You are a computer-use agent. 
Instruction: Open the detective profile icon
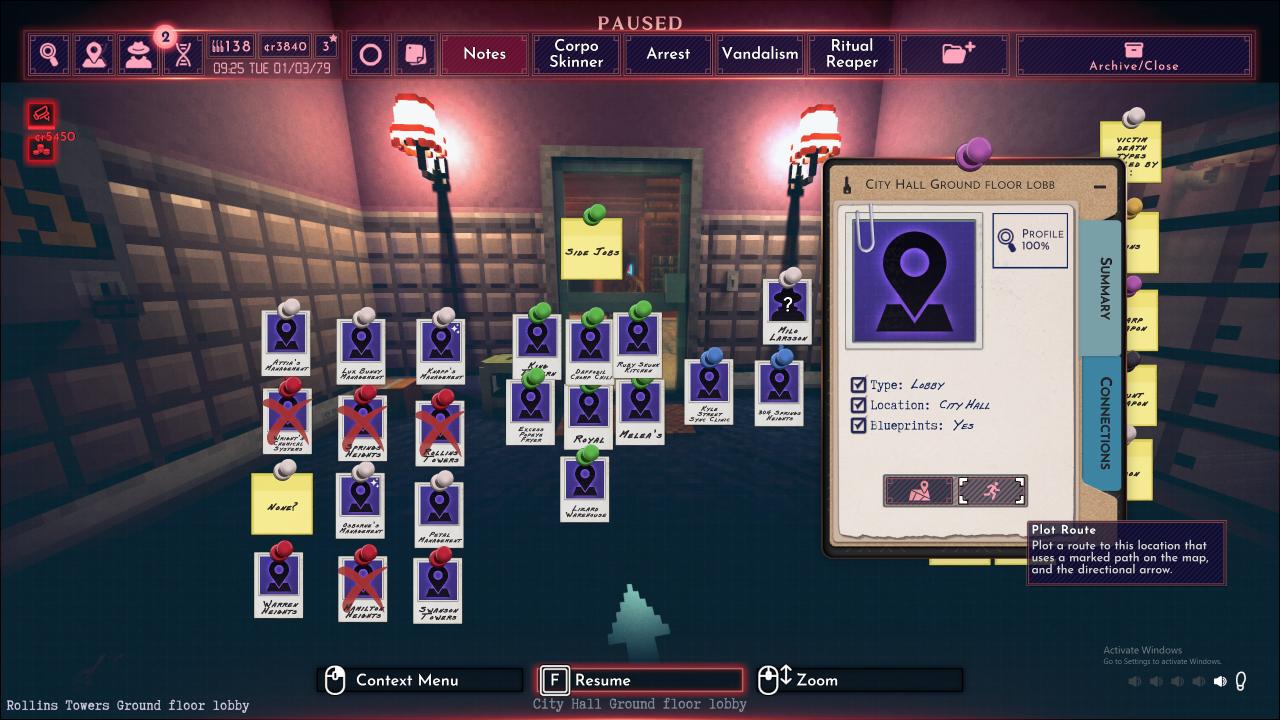pos(139,54)
